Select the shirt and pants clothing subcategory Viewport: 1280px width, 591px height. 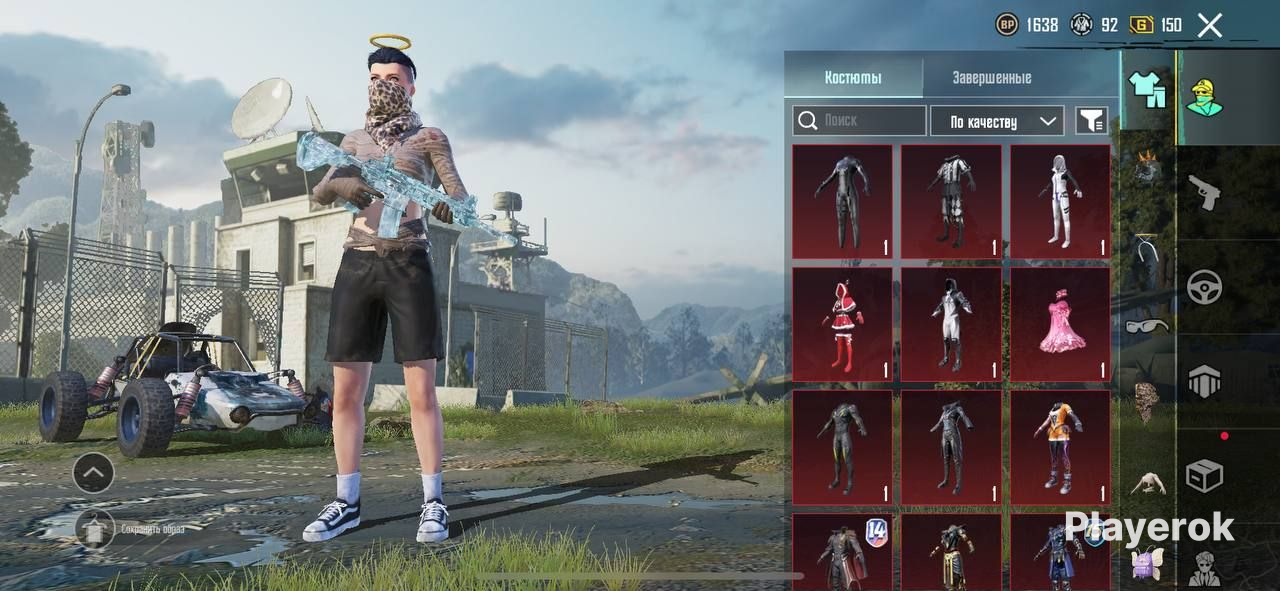click(1148, 90)
